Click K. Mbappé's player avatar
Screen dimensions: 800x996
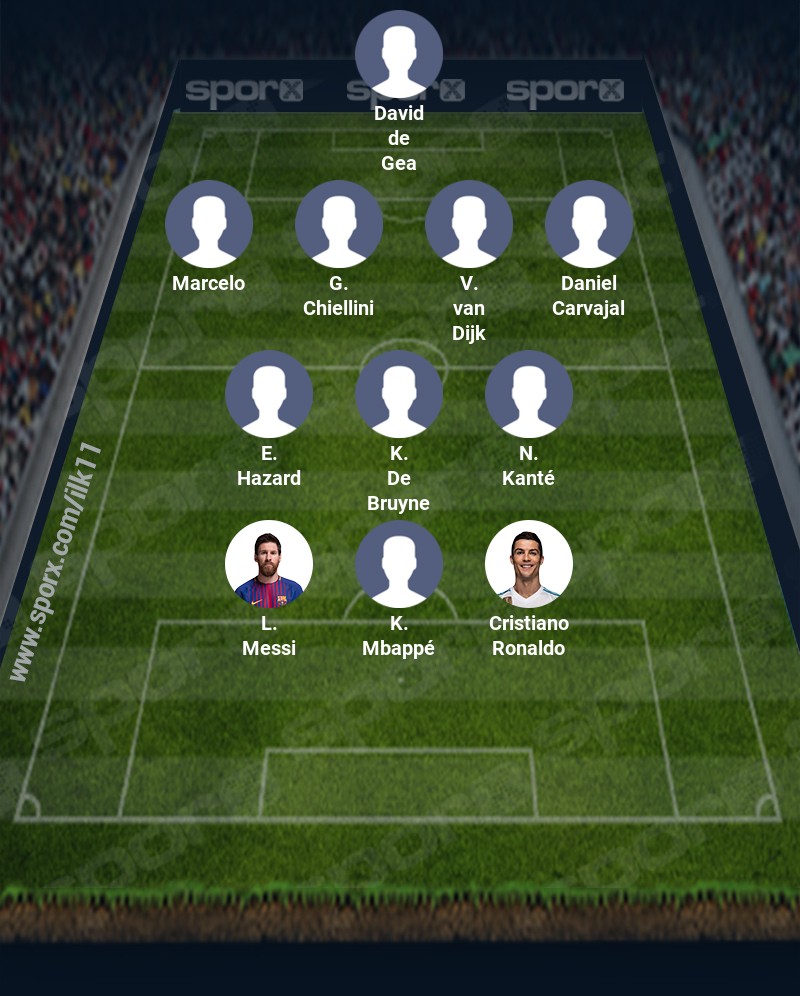tap(399, 564)
